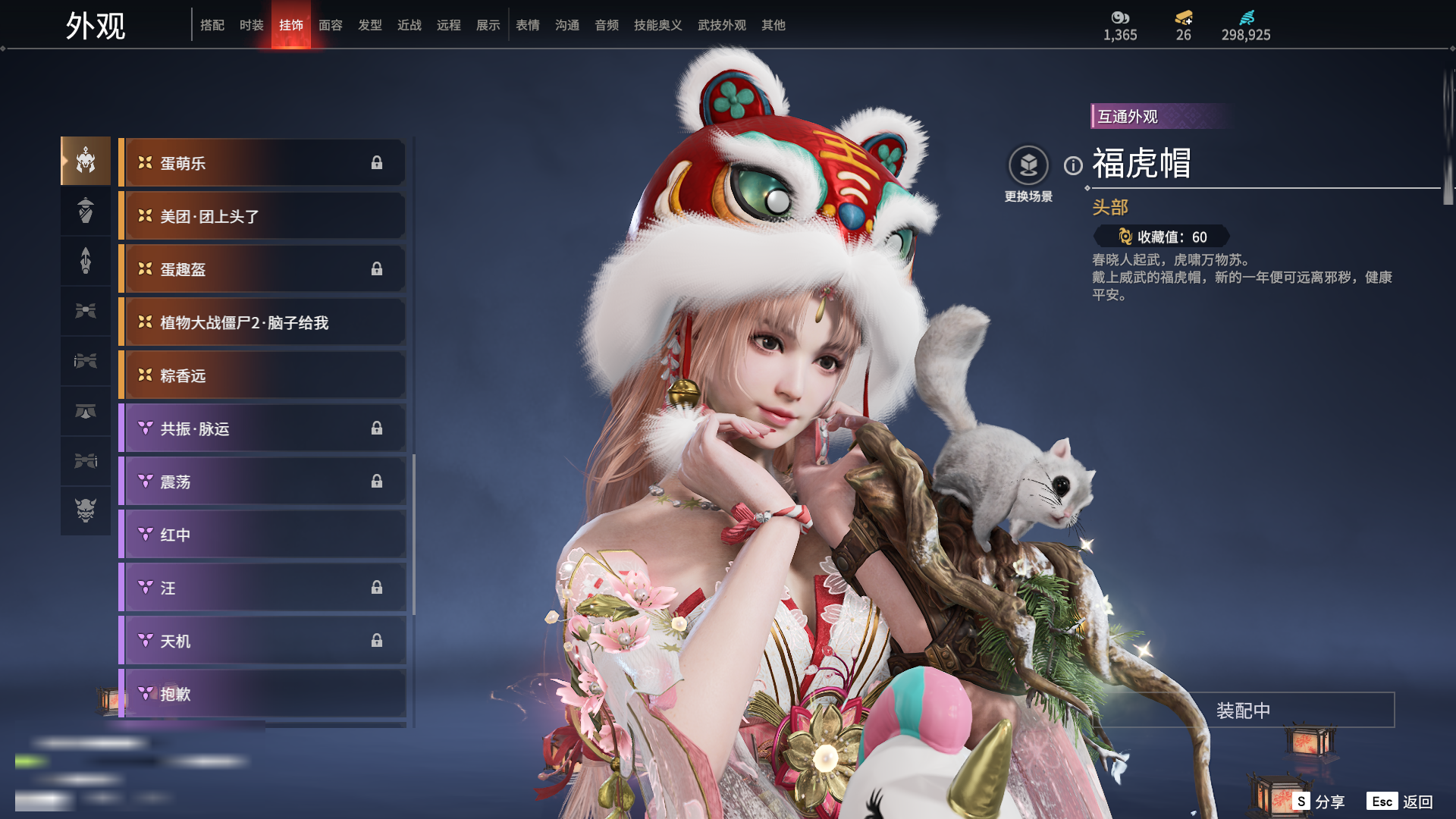Select the 抱歉 accessory row
1456x819 pixels.
point(262,694)
